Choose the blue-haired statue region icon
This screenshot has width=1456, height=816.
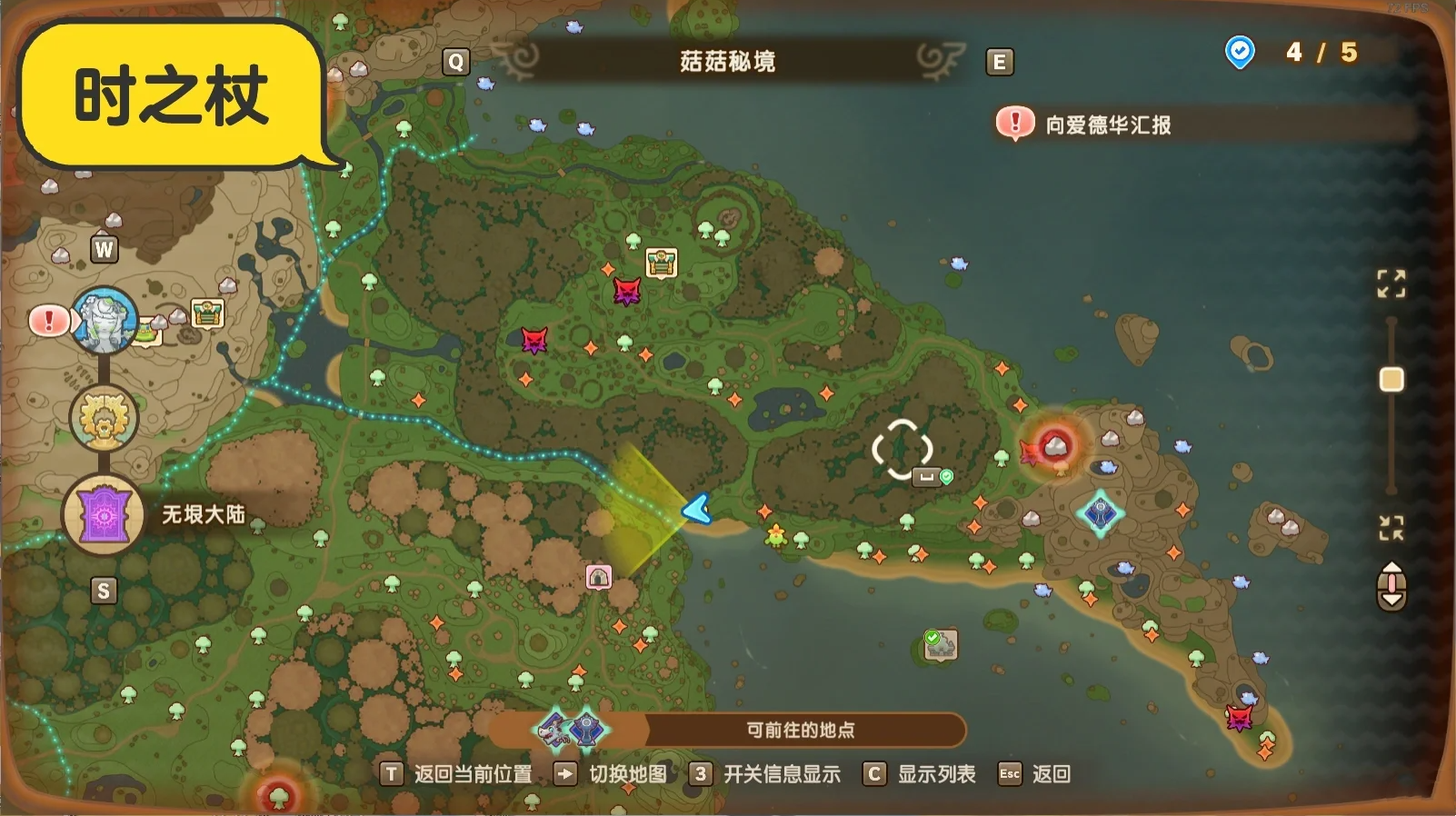[x=105, y=321]
